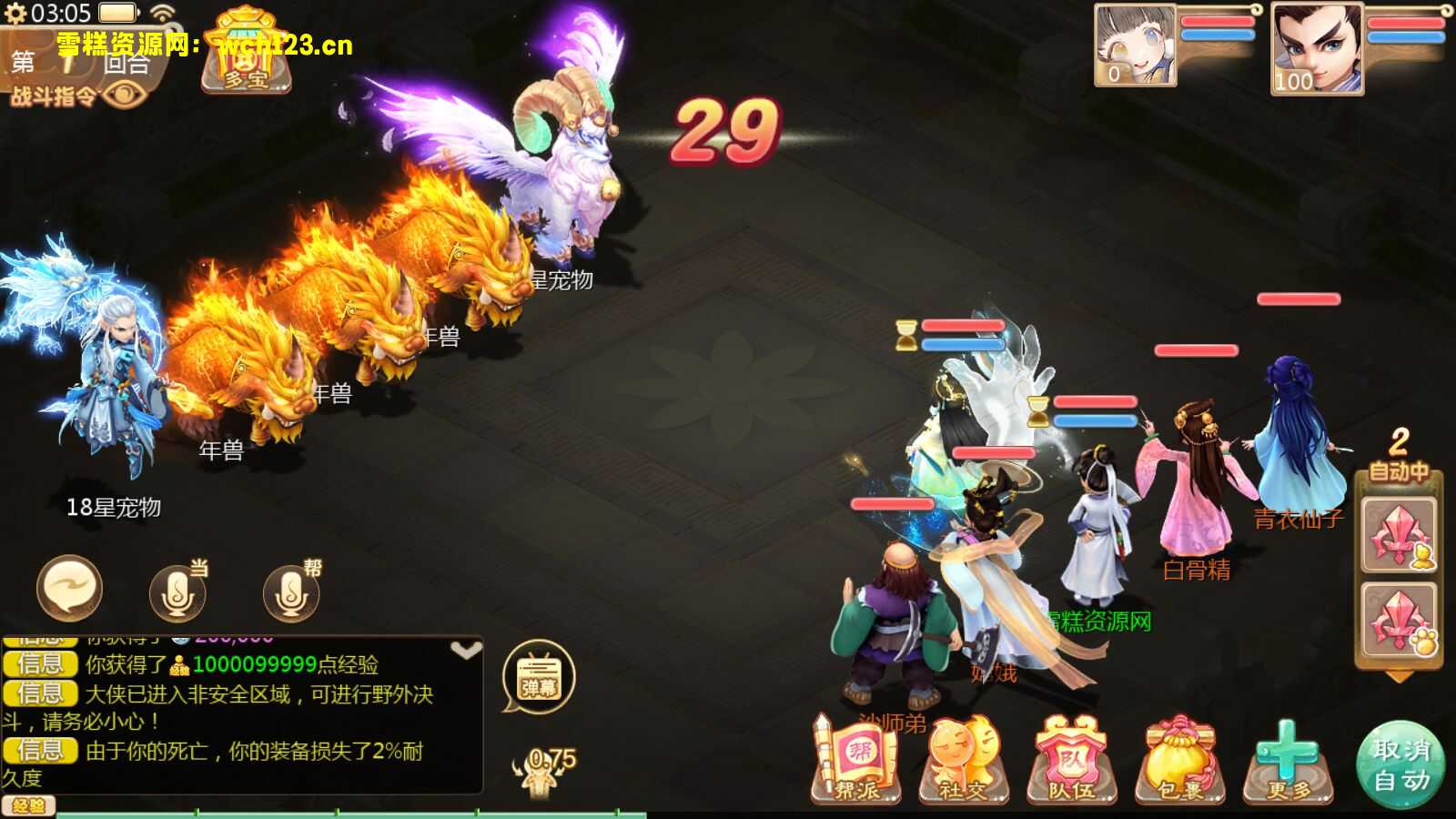Toggle the 战斗指令 battle command eye
1456x819 pixels.
pyautogui.click(x=124, y=95)
